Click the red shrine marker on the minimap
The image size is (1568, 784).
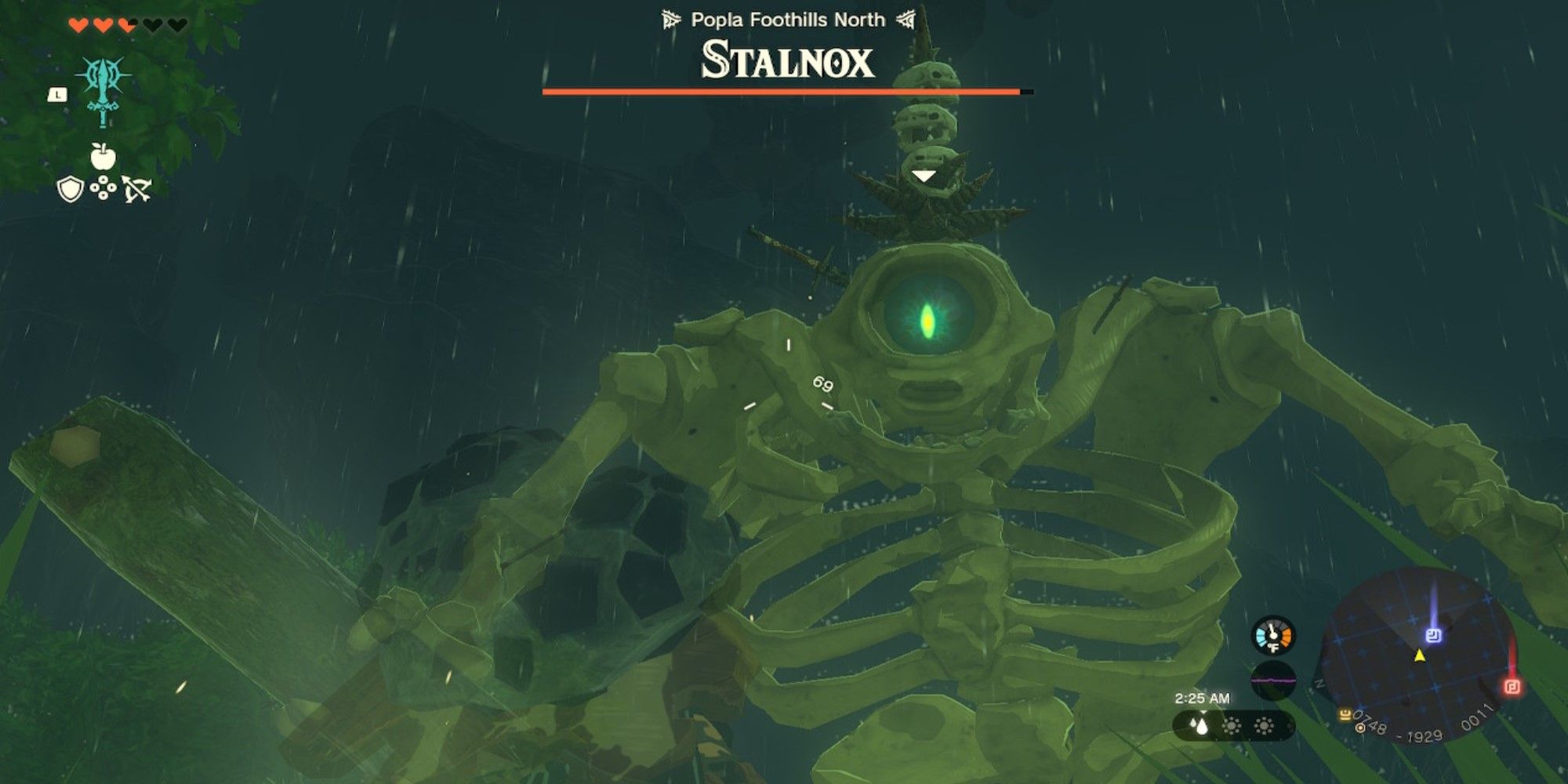(x=1511, y=688)
